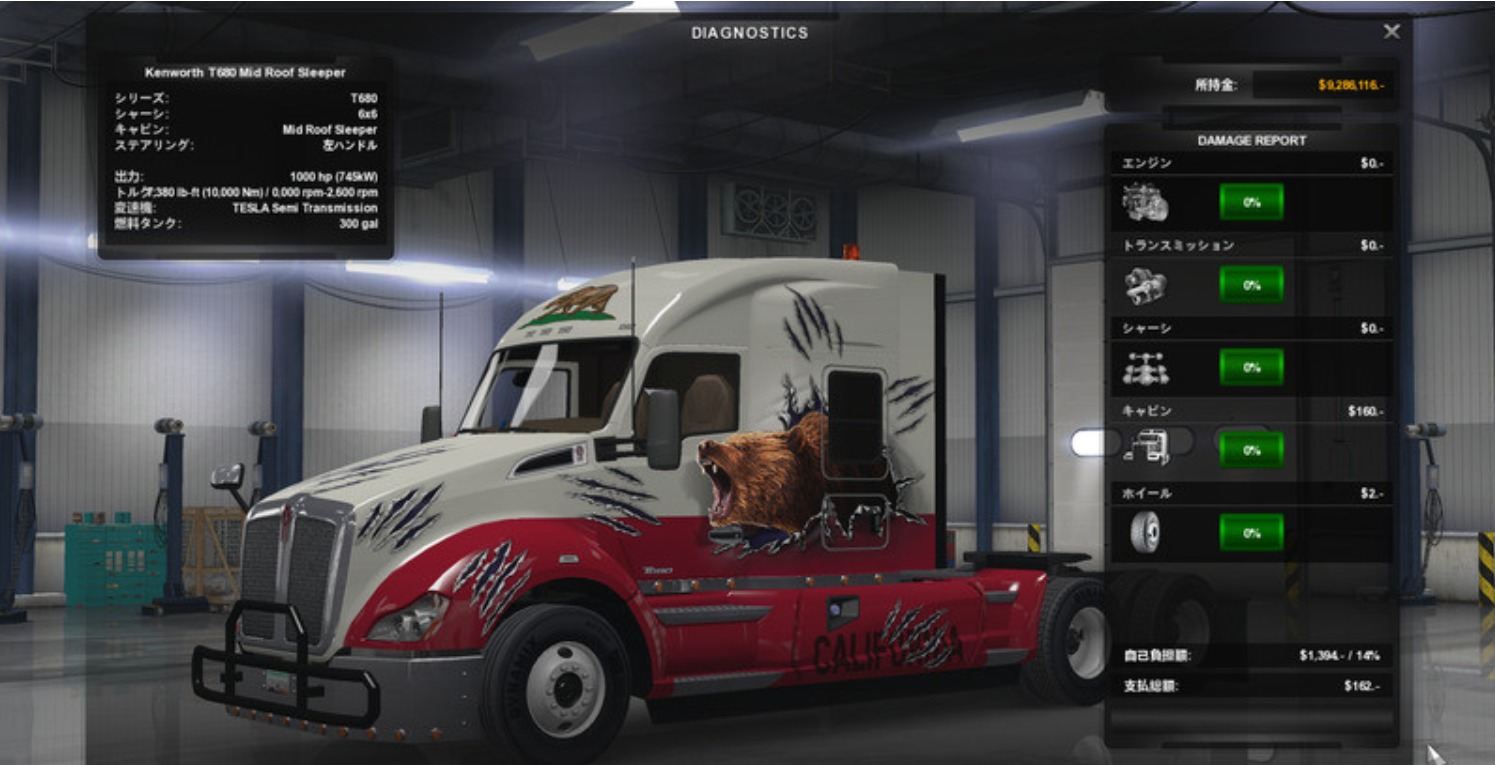This screenshot has height=765, width=1495.
Task: Select the wheel damage 0% indicator
Action: pos(1251,533)
